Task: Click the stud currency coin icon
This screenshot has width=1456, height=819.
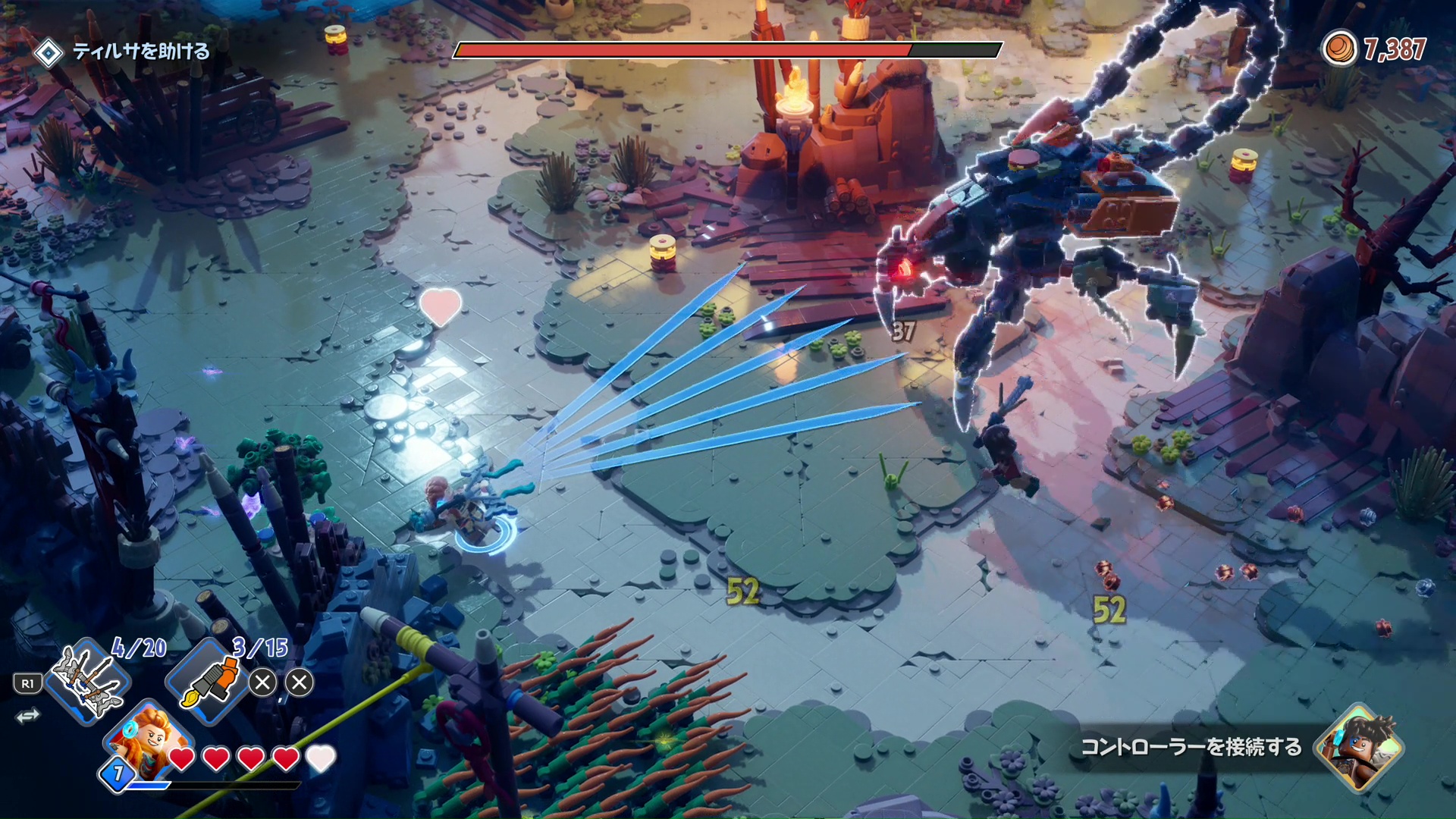Action: coord(1339,49)
